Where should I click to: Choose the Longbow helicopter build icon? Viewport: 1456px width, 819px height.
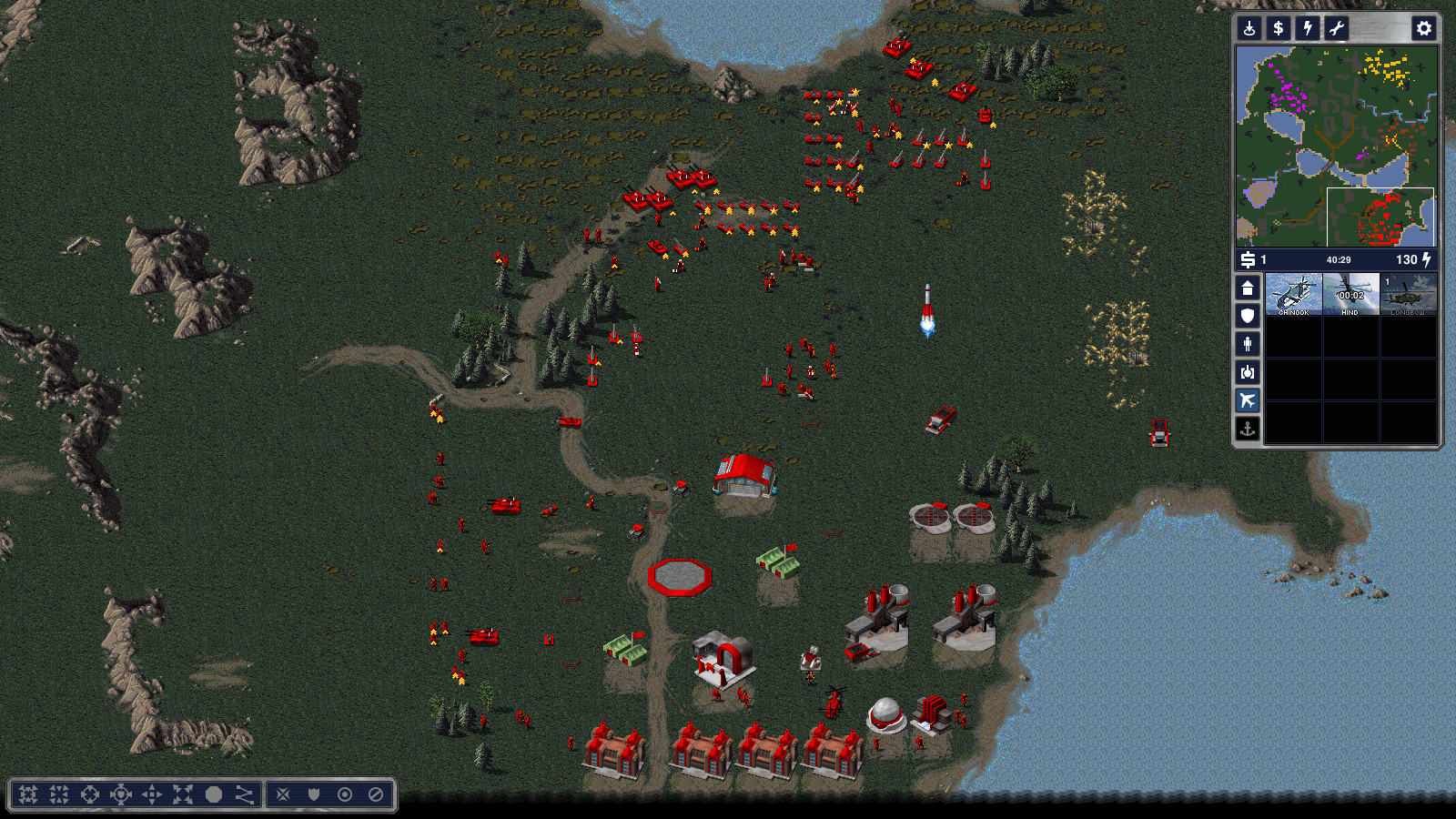(1408, 294)
